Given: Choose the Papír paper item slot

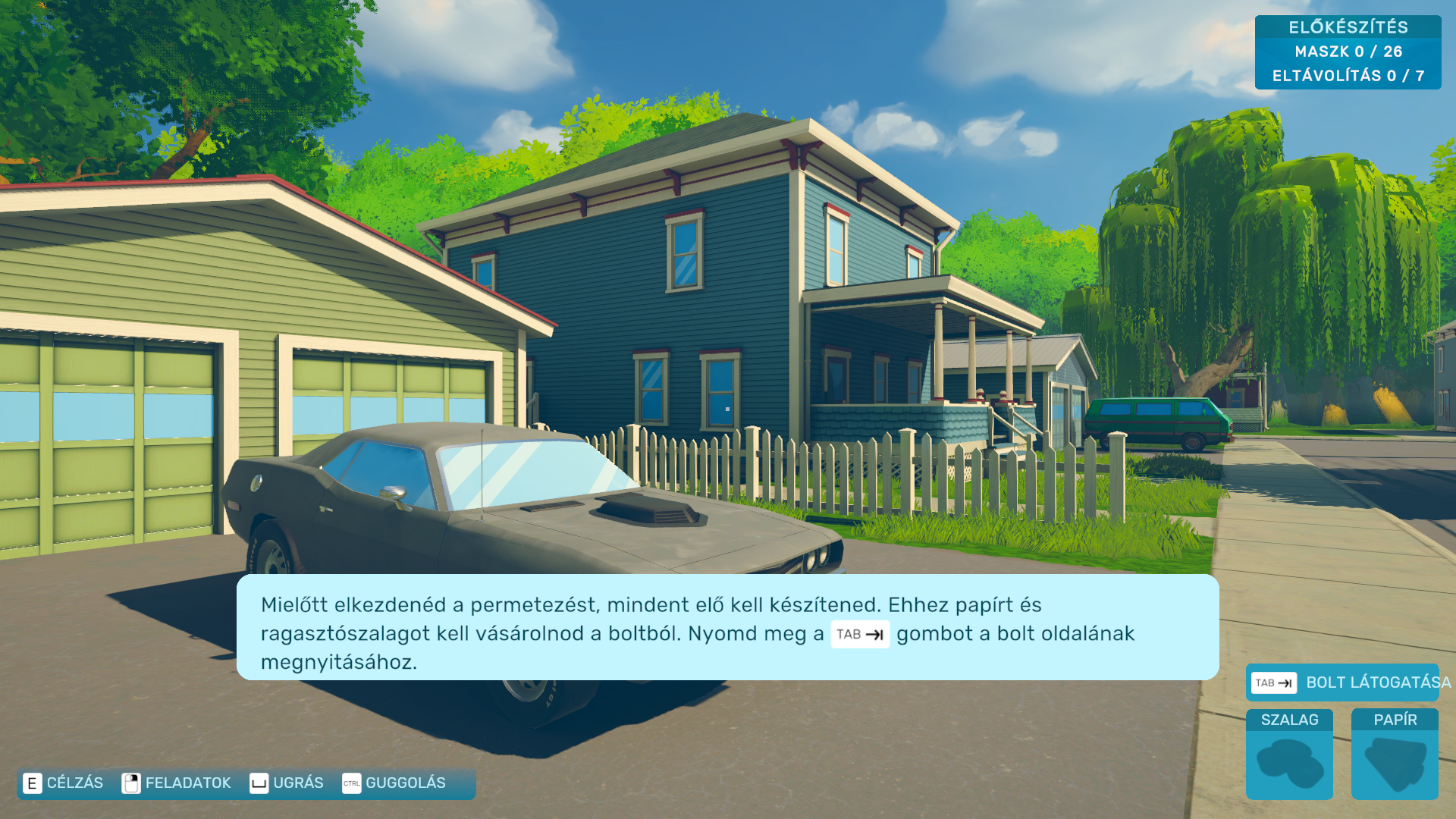Looking at the screenshot, I should click(1395, 755).
